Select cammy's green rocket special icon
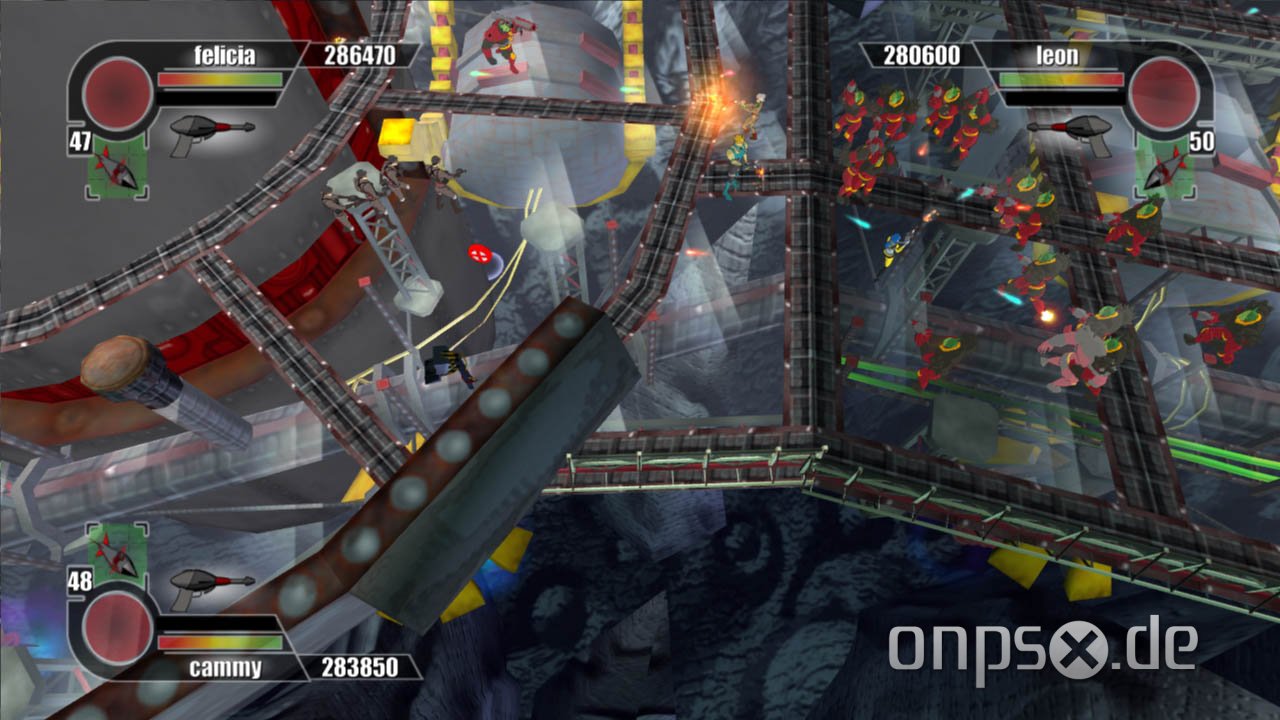The height and width of the screenshot is (720, 1280). click(x=116, y=550)
